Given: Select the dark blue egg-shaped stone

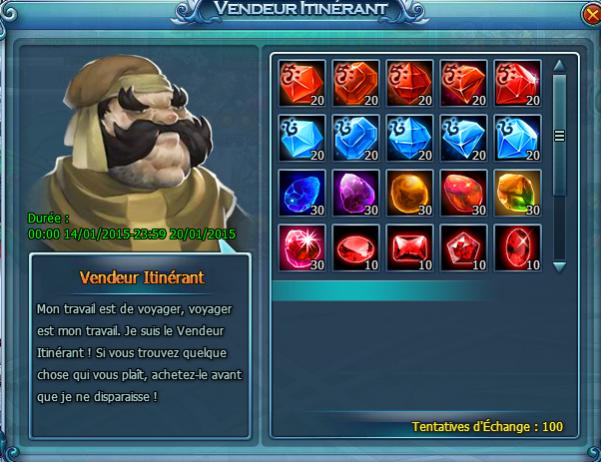Looking at the screenshot, I should [299, 192].
